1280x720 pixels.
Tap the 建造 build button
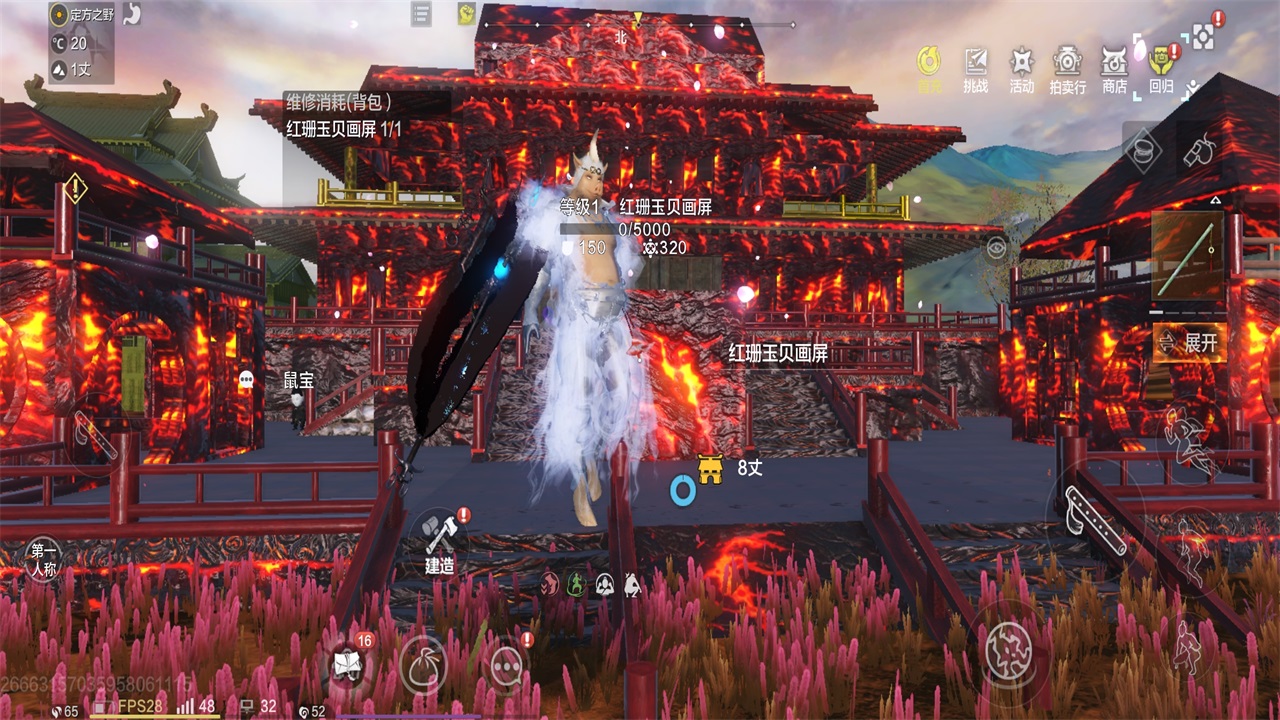coord(440,543)
